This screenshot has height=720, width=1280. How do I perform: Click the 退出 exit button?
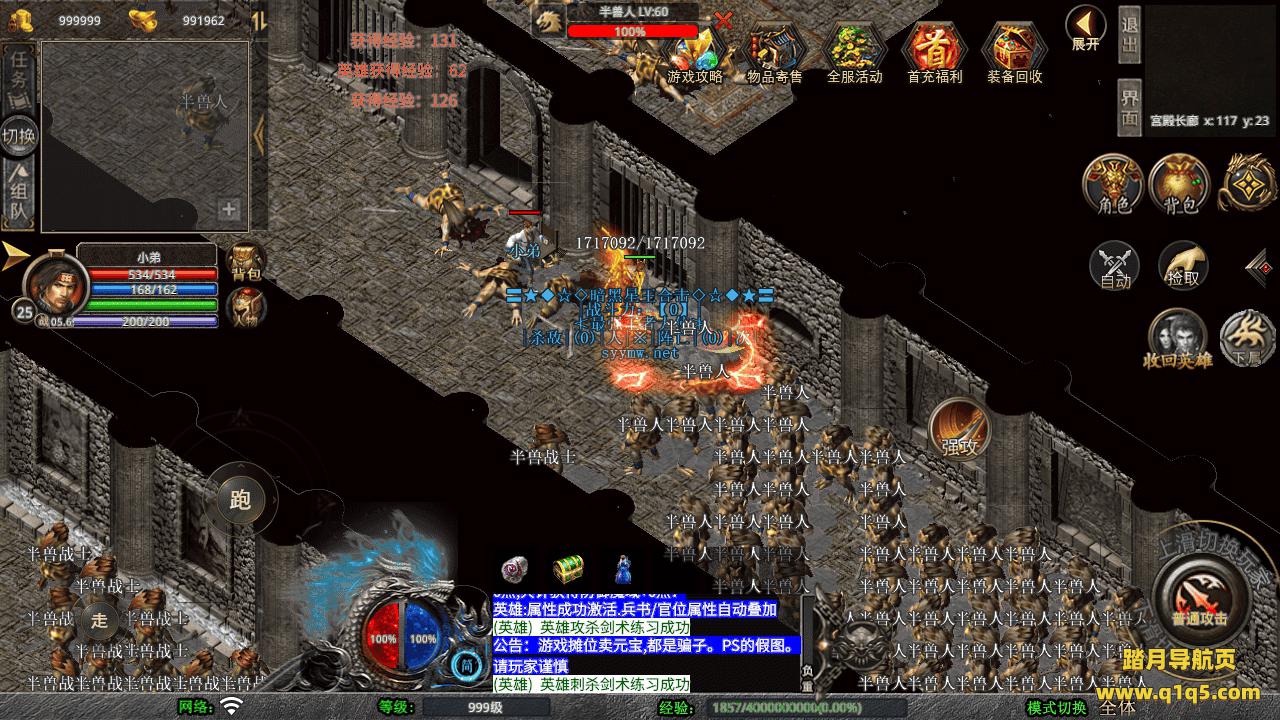(1130, 33)
